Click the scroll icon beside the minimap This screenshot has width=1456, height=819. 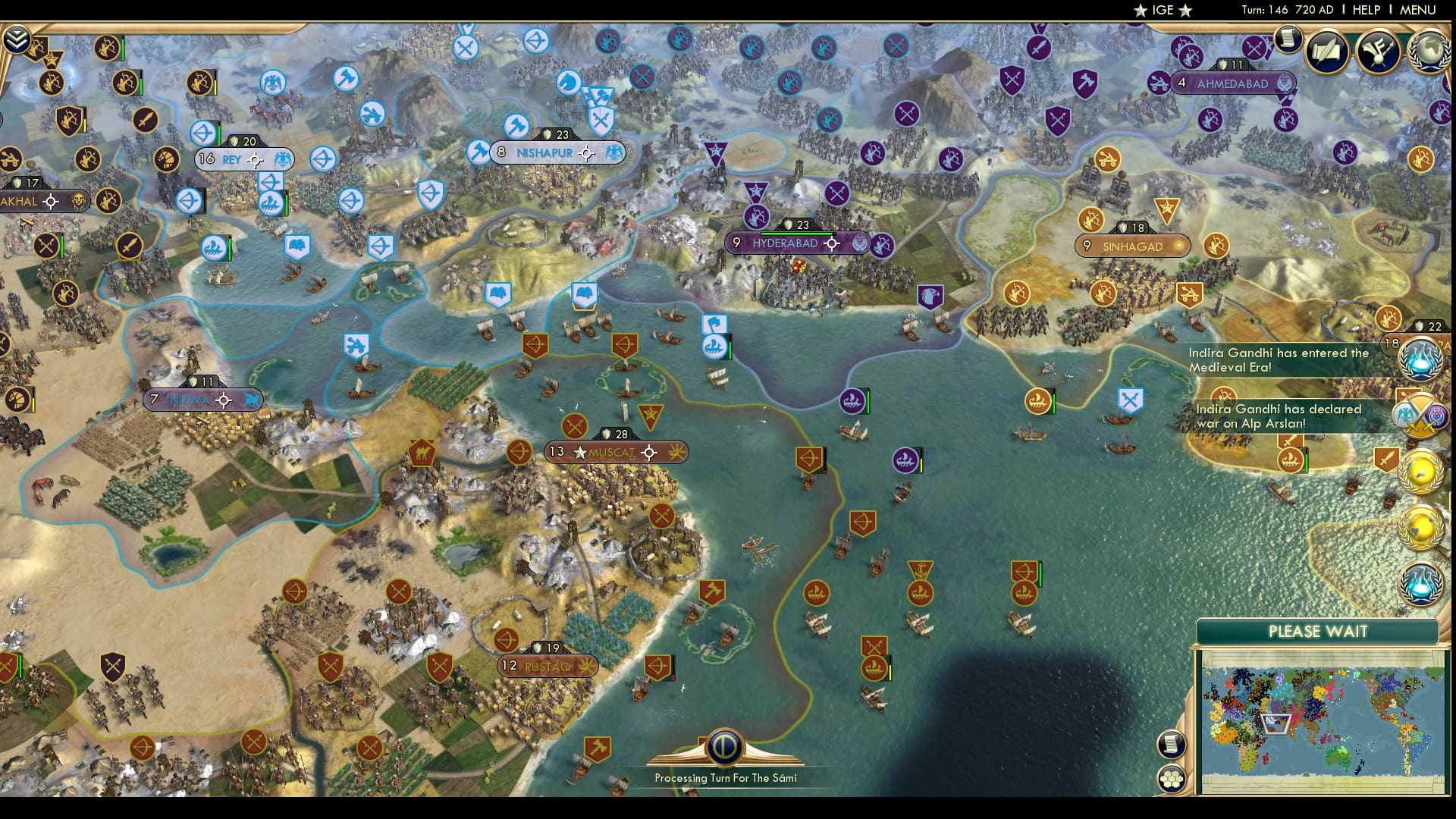(x=1172, y=745)
